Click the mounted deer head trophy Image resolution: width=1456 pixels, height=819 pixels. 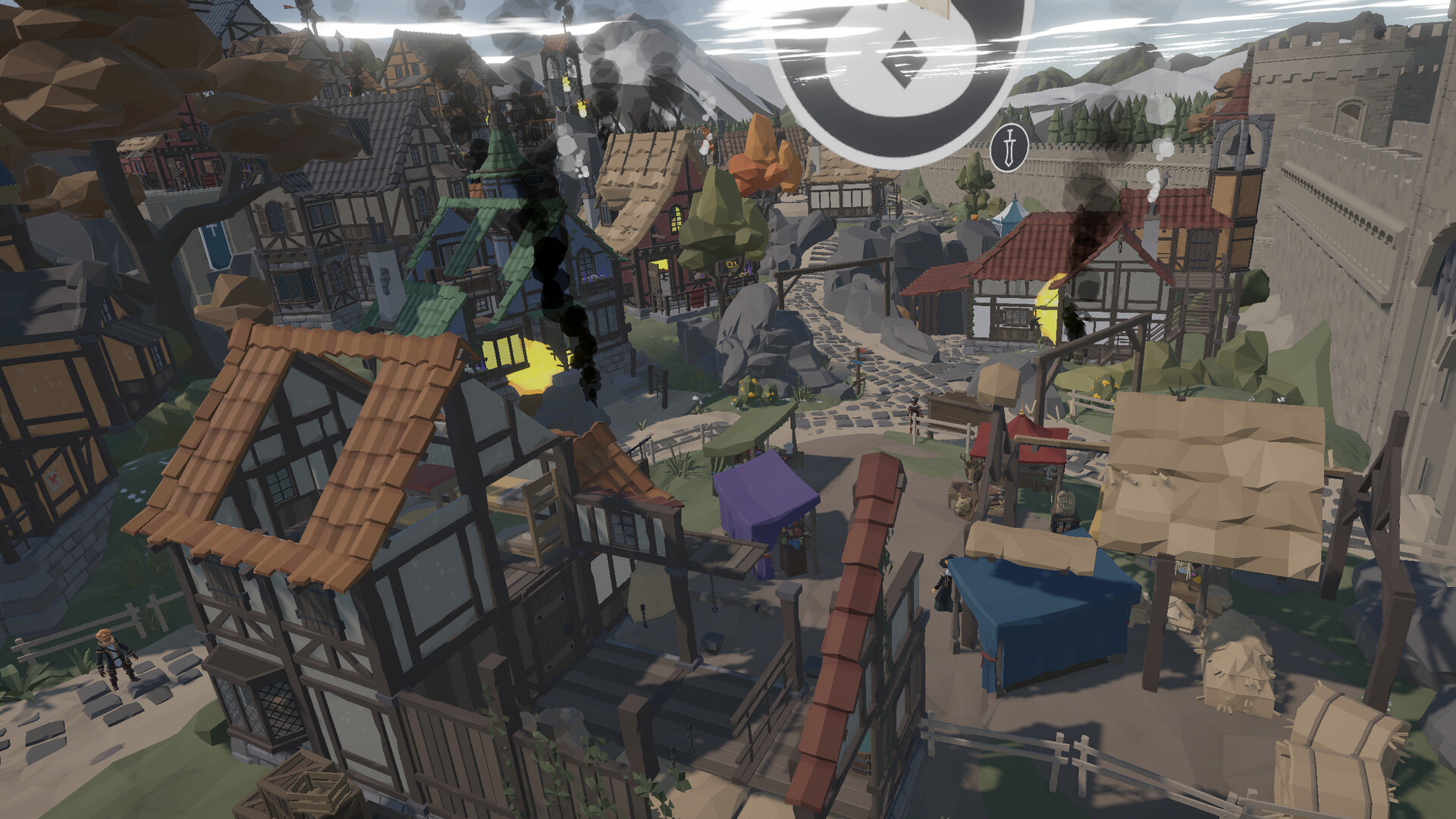click(x=973, y=469)
